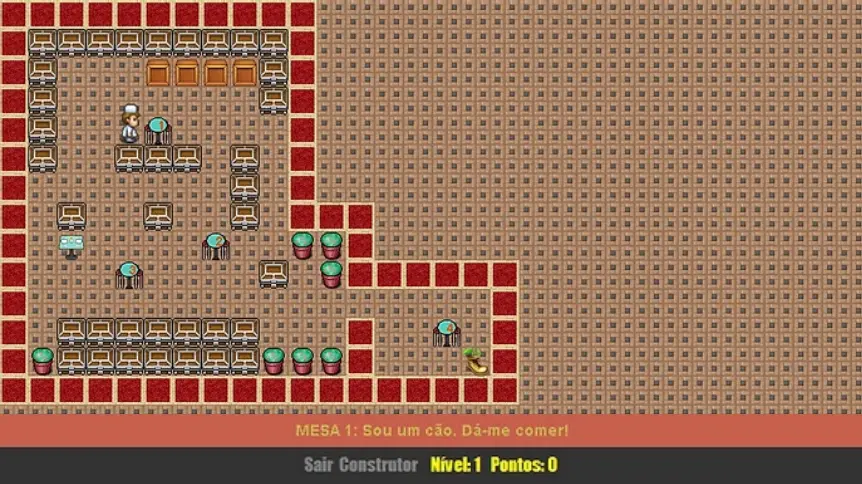The width and height of the screenshot is (862, 484).
Task: Open the Construtor level builder
Action: pos(378,465)
